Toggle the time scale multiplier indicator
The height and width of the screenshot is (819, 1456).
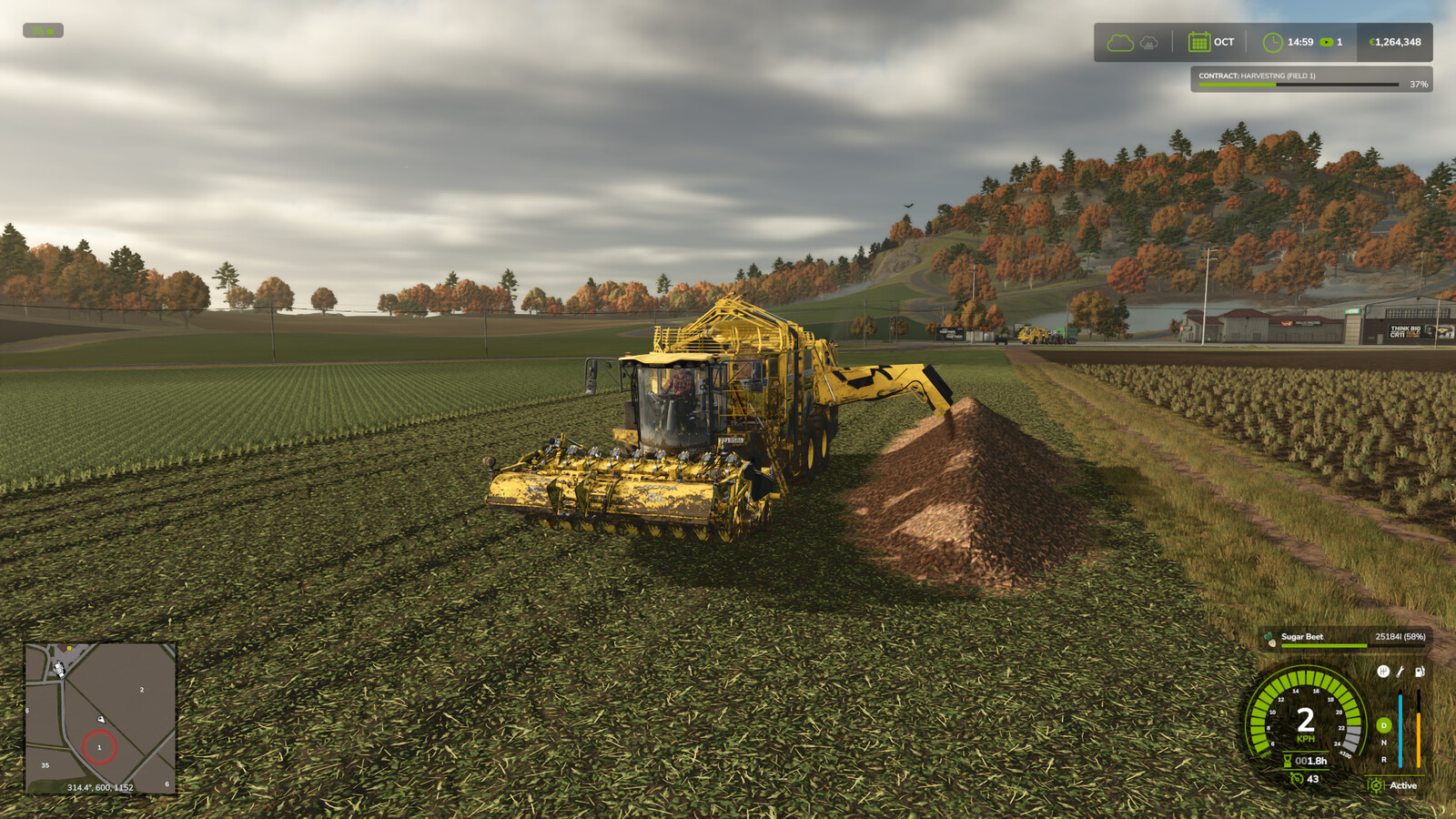tap(1327, 42)
